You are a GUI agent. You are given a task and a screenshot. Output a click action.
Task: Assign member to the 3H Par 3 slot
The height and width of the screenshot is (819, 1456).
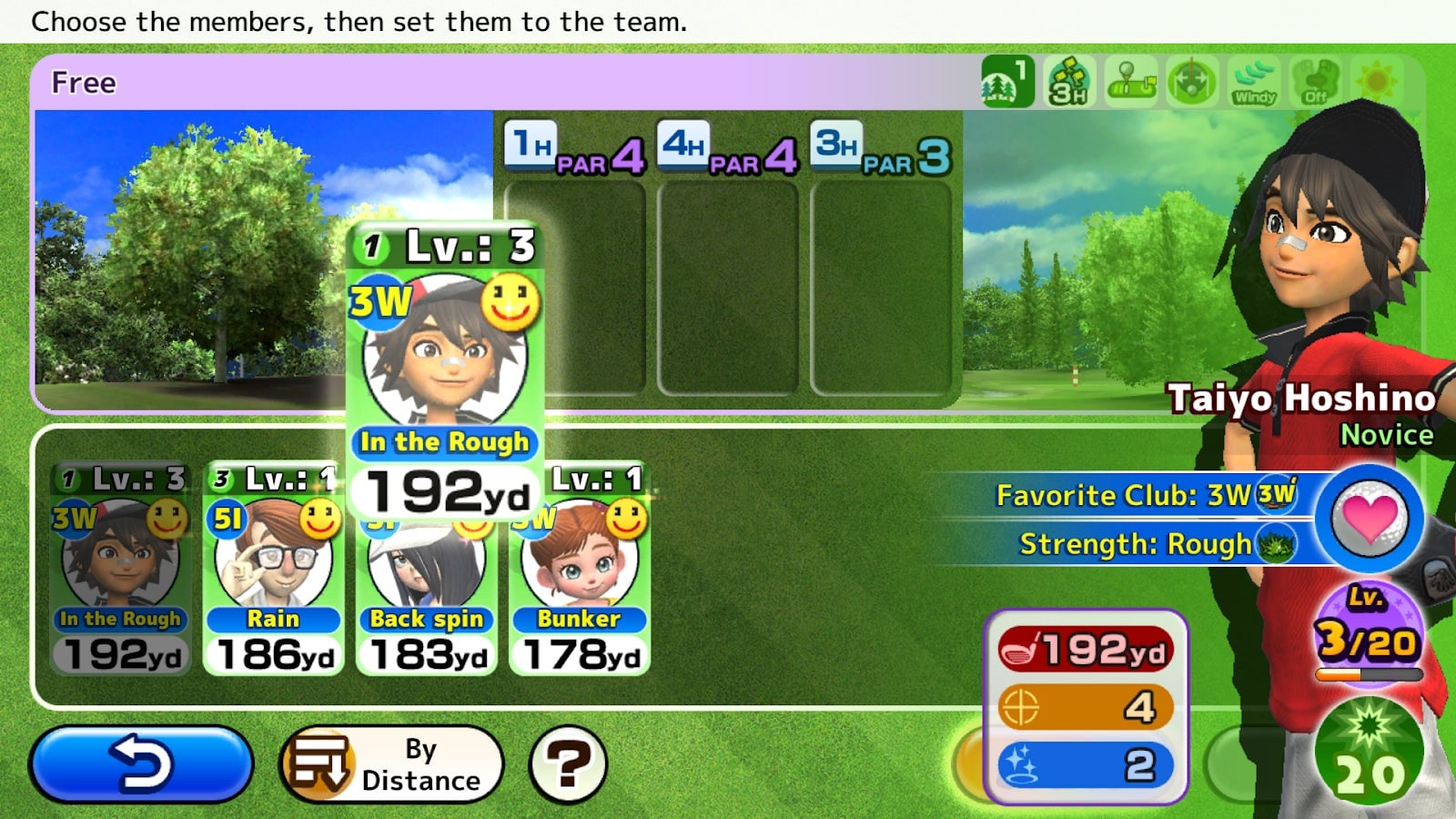pos(880,288)
